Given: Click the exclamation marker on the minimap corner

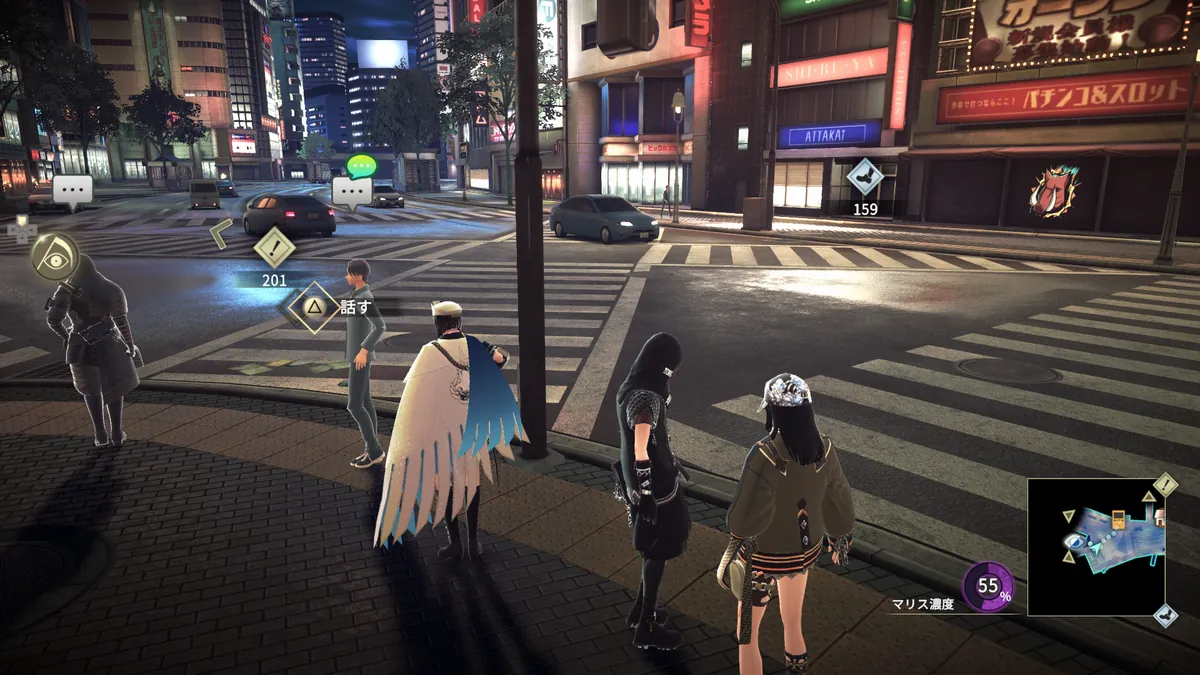Looking at the screenshot, I should point(1166,486).
